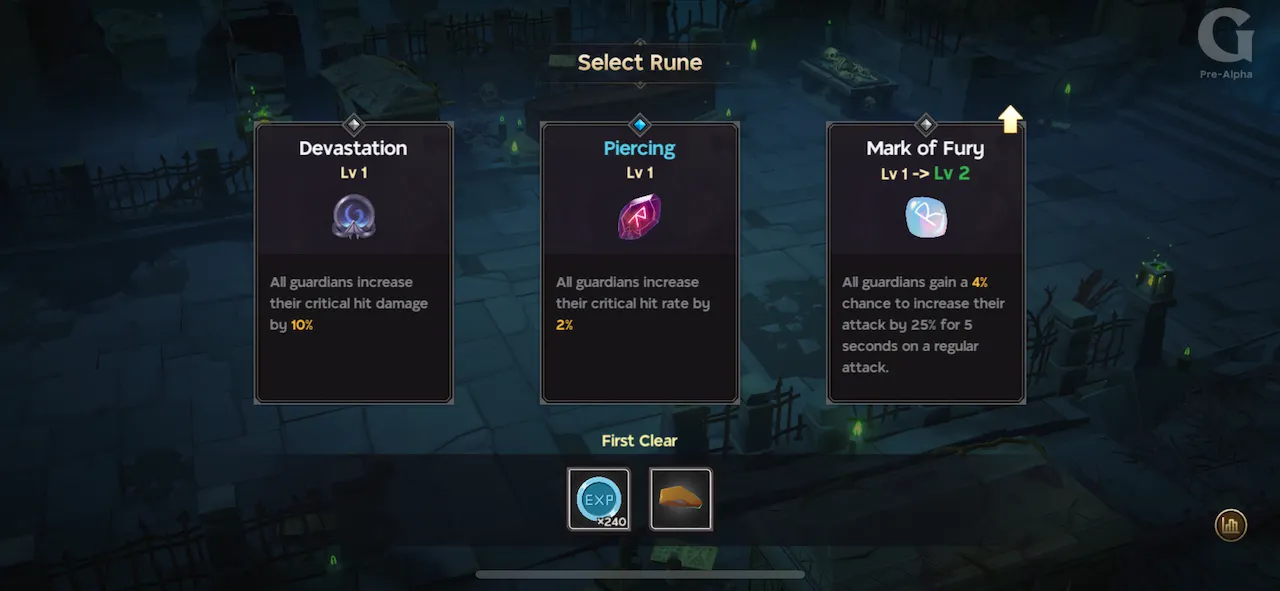Select the Devastation rune card
Screen dimensions: 1280x591
pyautogui.click(x=354, y=262)
